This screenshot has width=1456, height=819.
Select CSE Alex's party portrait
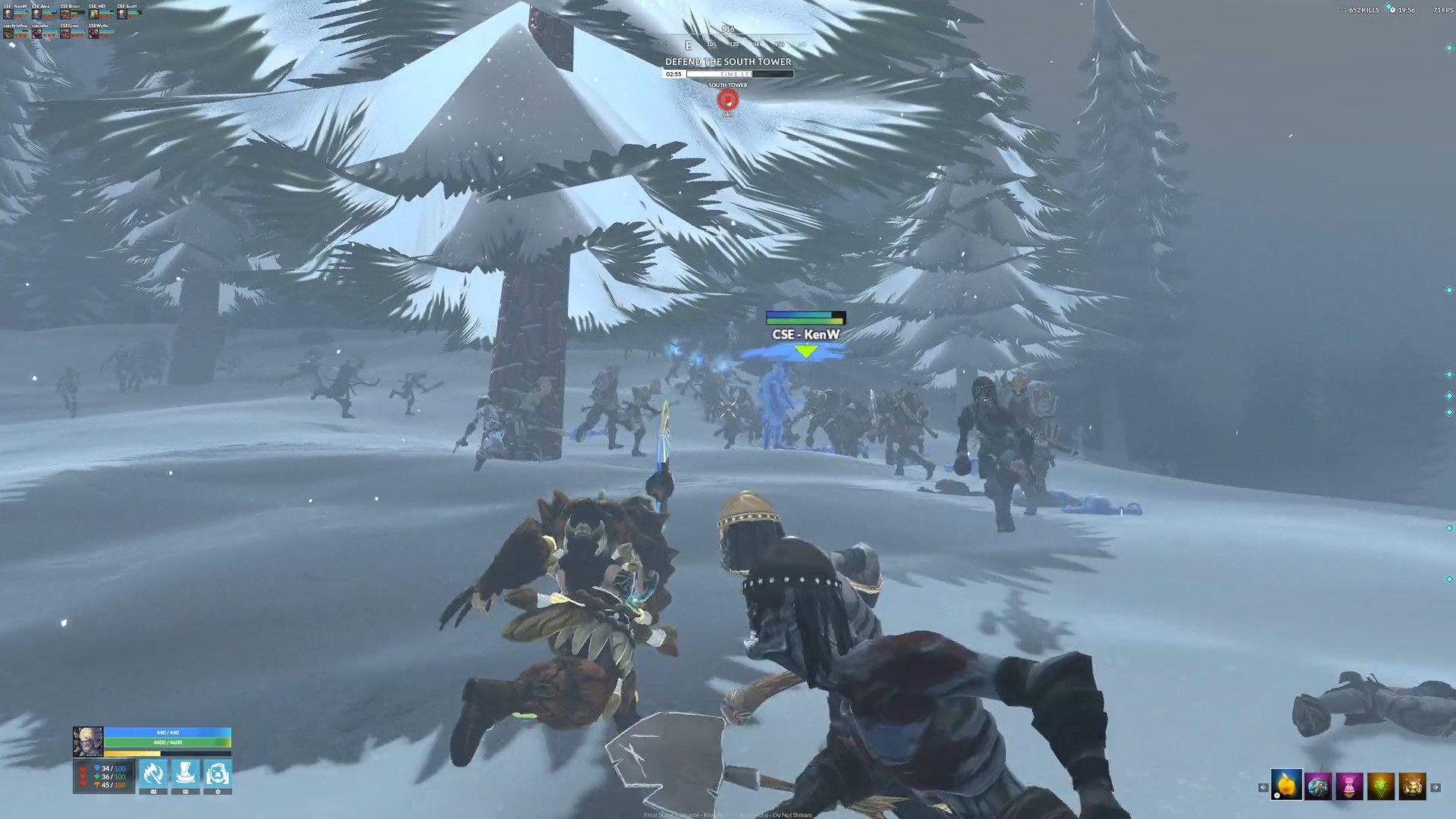click(37, 14)
